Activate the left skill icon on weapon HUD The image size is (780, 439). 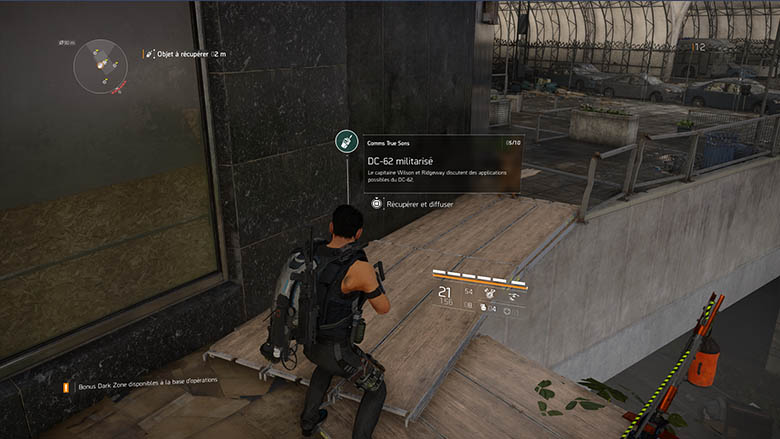pos(489,293)
